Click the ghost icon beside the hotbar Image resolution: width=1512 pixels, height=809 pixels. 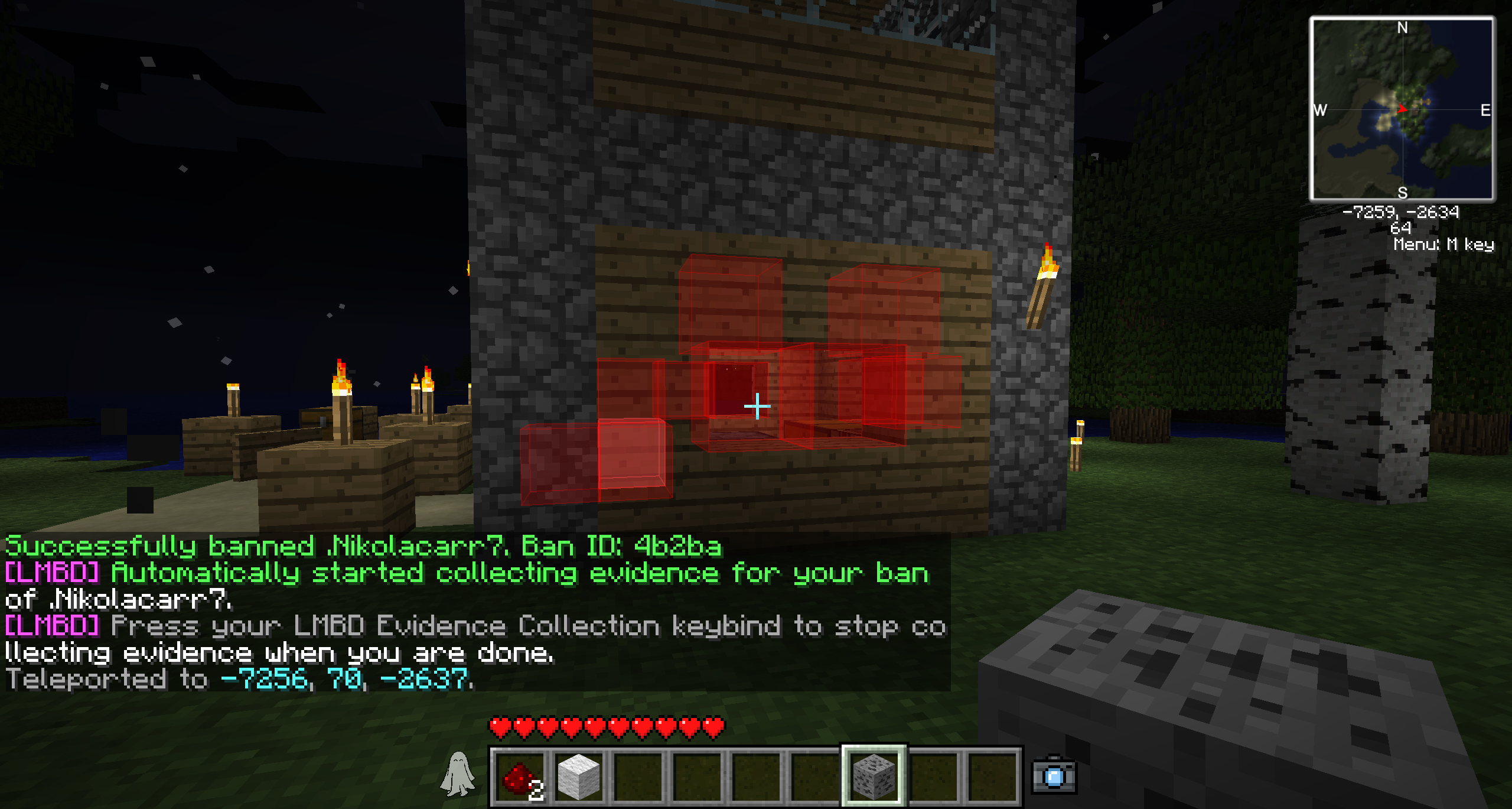[457, 774]
